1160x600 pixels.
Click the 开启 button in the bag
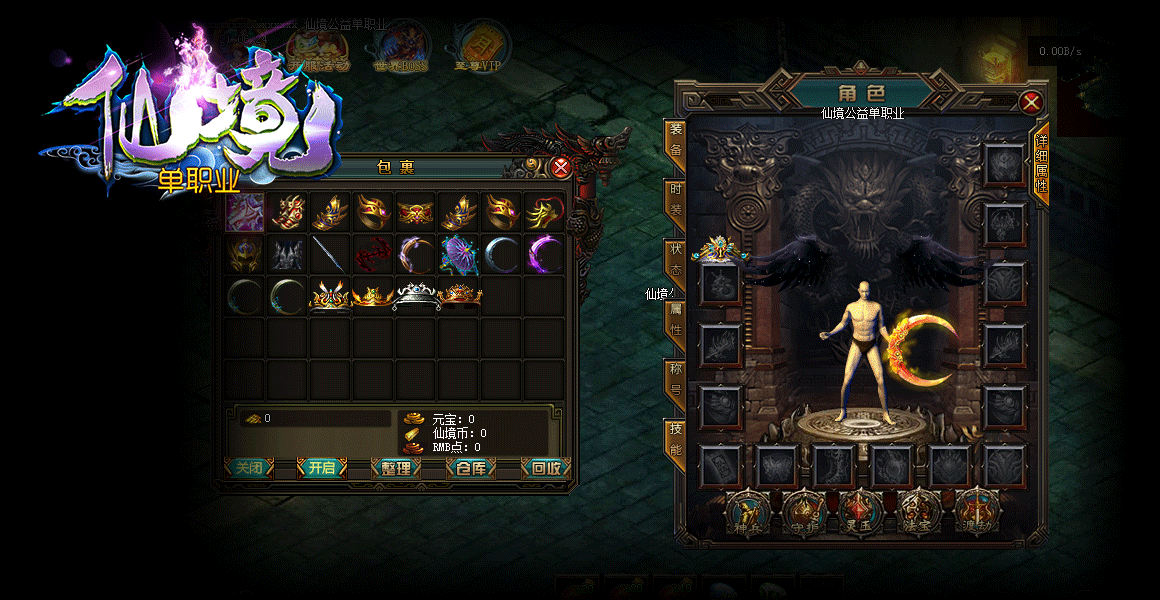pyautogui.click(x=322, y=468)
